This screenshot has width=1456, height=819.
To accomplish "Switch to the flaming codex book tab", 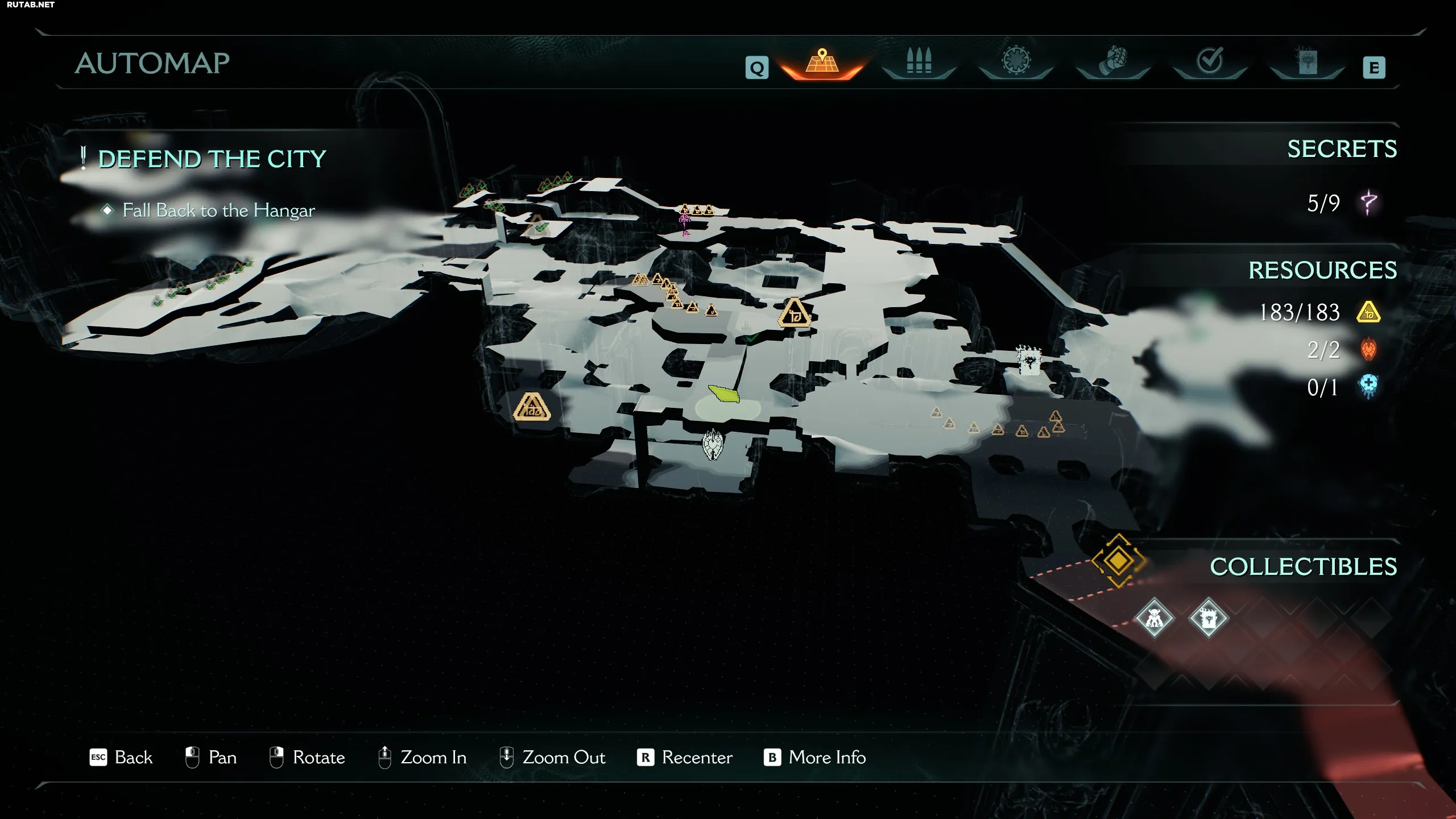I will tap(1306, 61).
